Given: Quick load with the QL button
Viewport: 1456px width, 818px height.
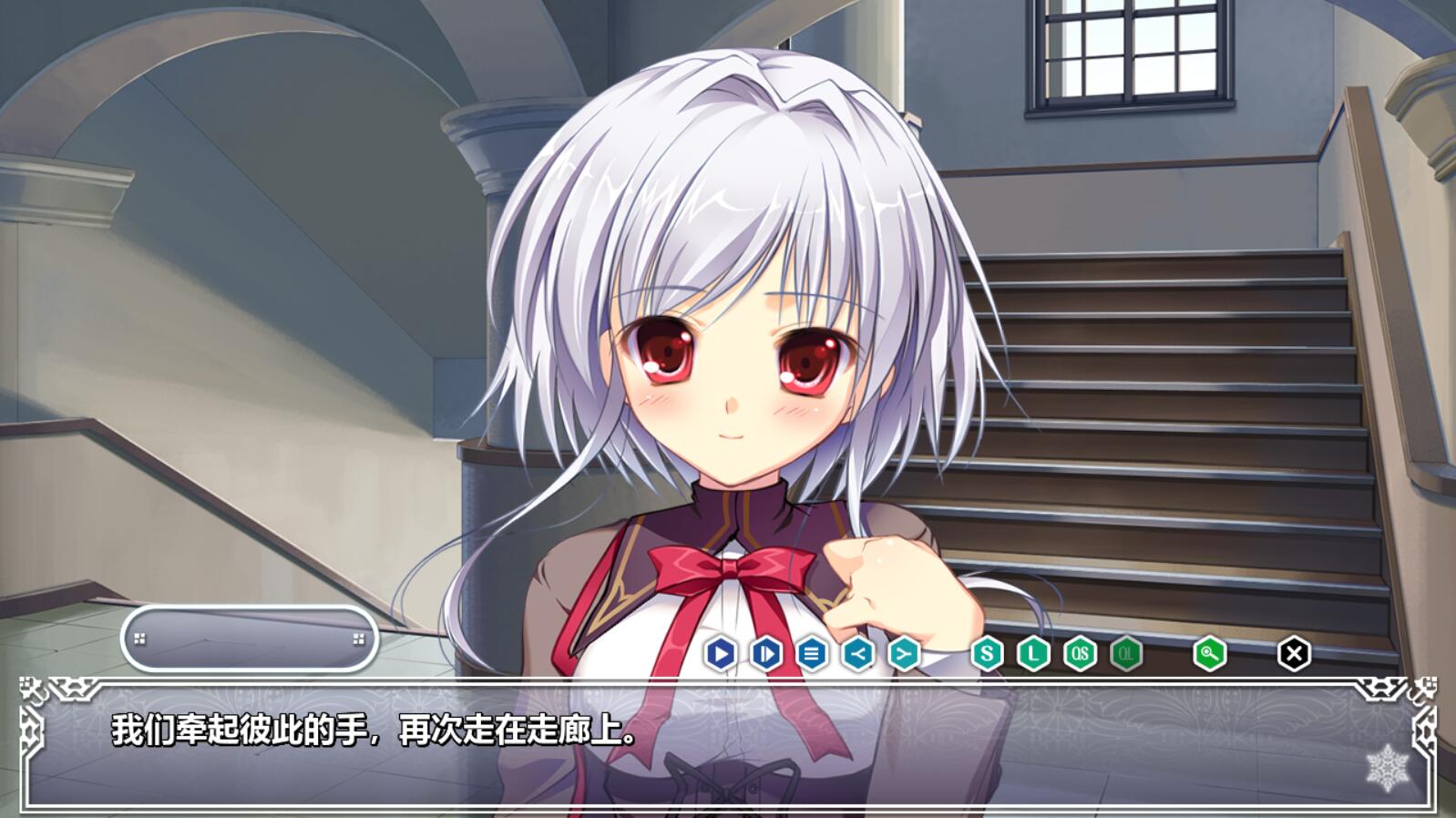Looking at the screenshot, I should [1126, 653].
